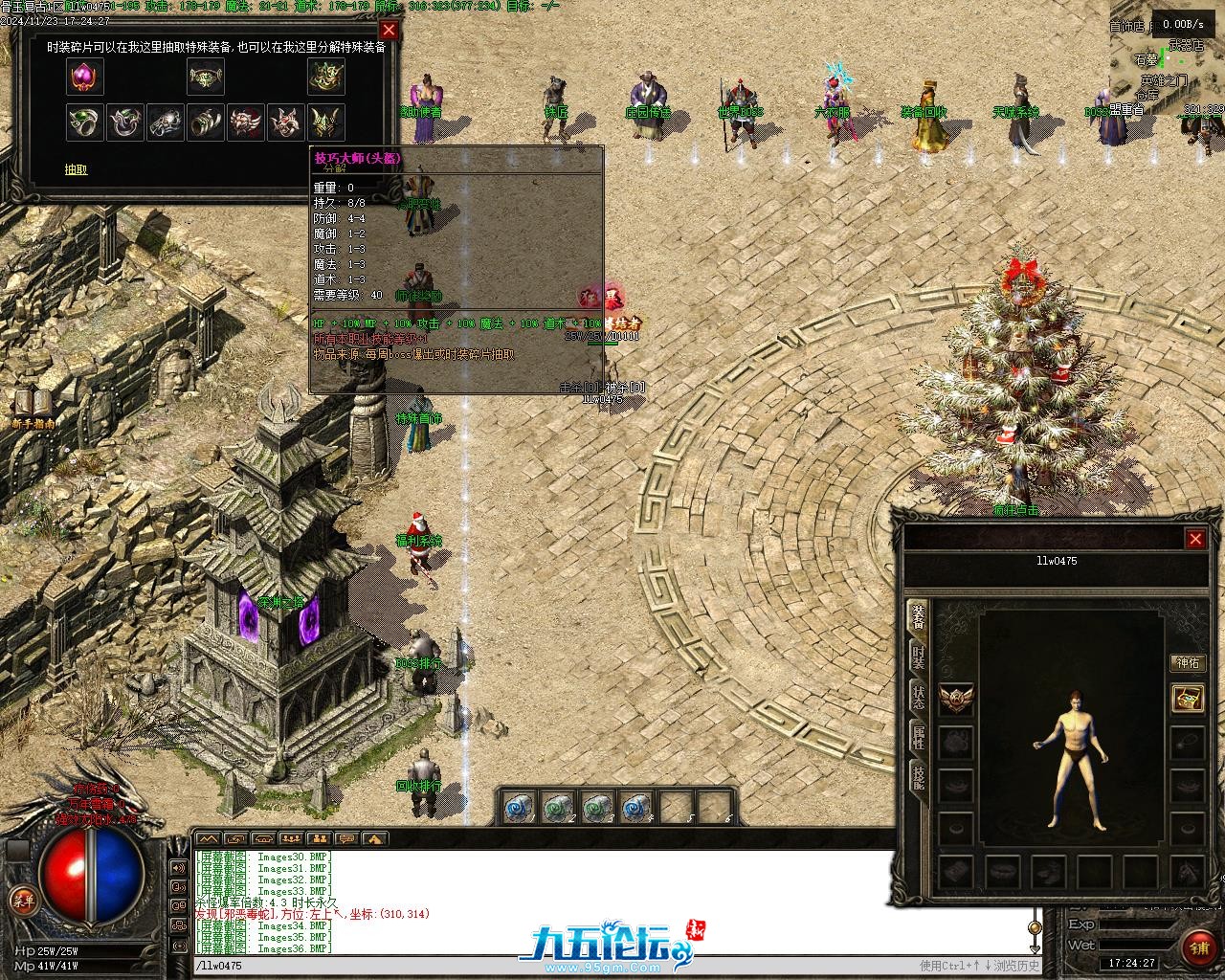This screenshot has width=1225, height=980.
Task: Open the 状态 status tab
Action: point(919,696)
